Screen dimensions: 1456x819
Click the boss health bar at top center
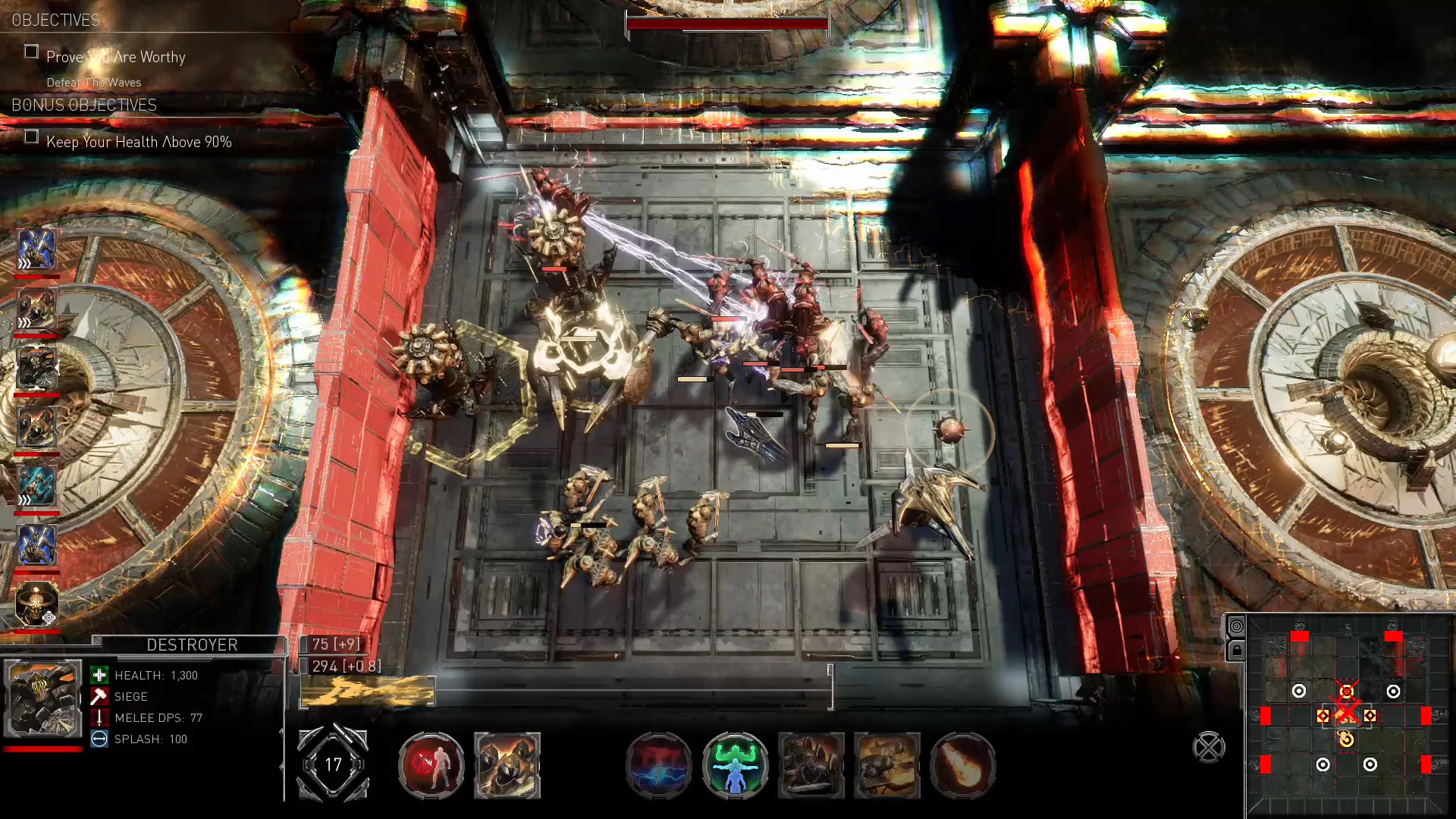pos(726,24)
